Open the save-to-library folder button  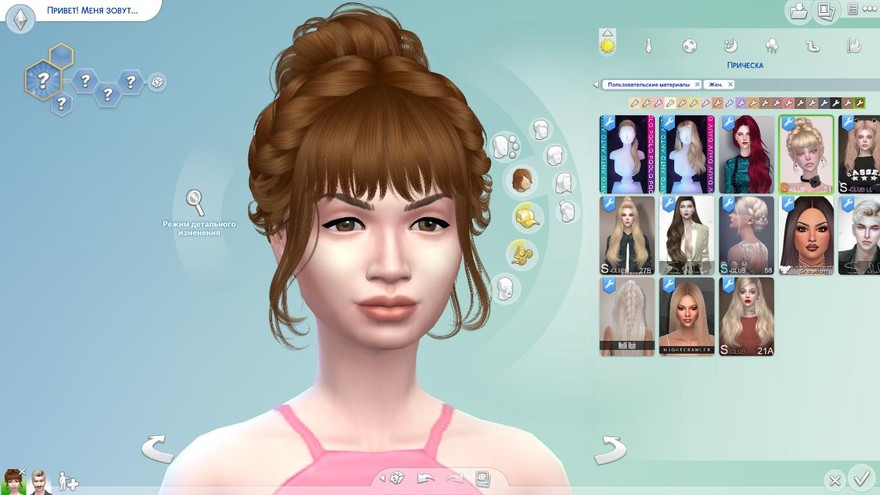click(798, 11)
